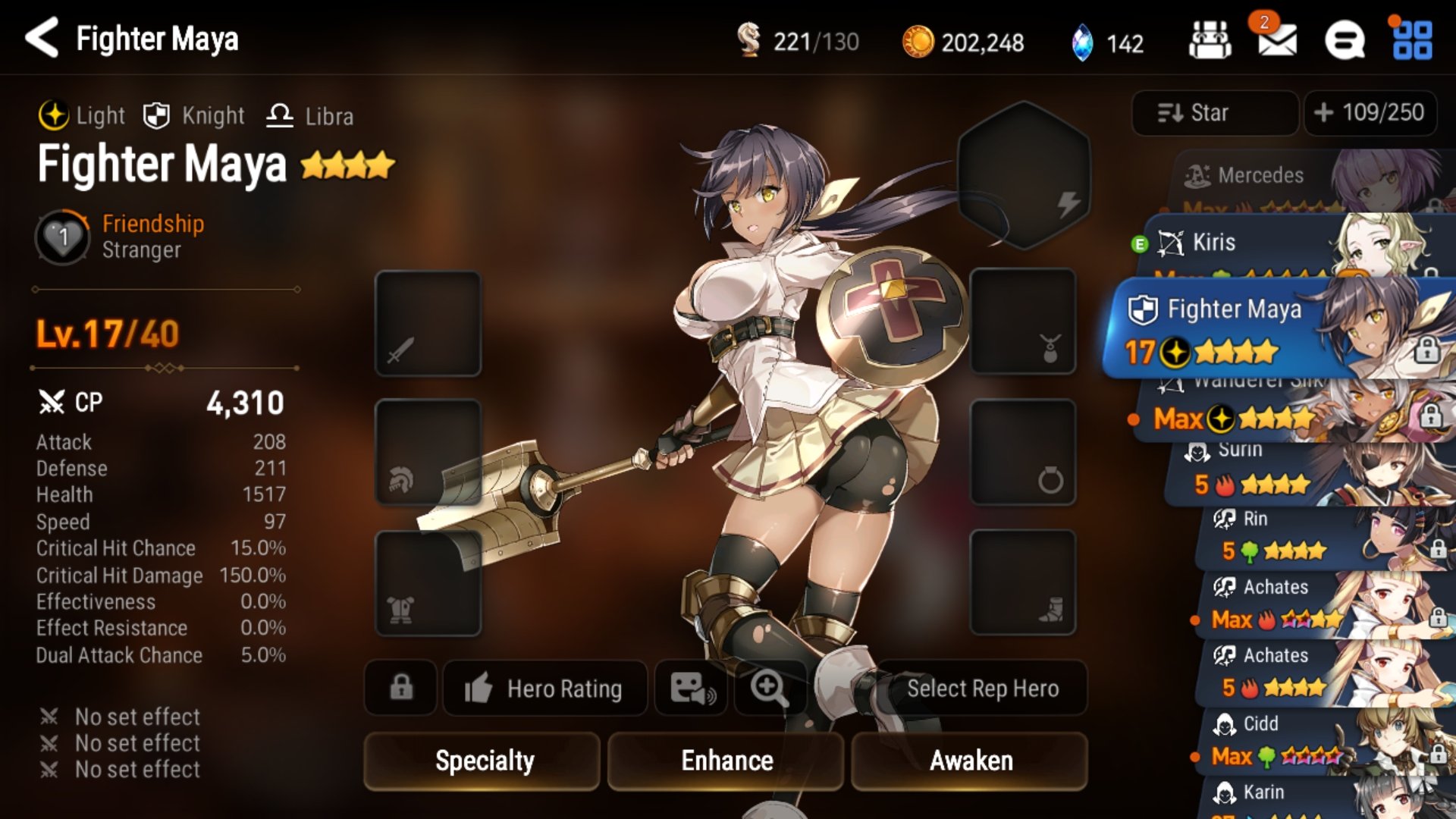Image resolution: width=1456 pixels, height=819 pixels.
Task: Open the Awaken screen
Action: pyautogui.click(x=970, y=761)
